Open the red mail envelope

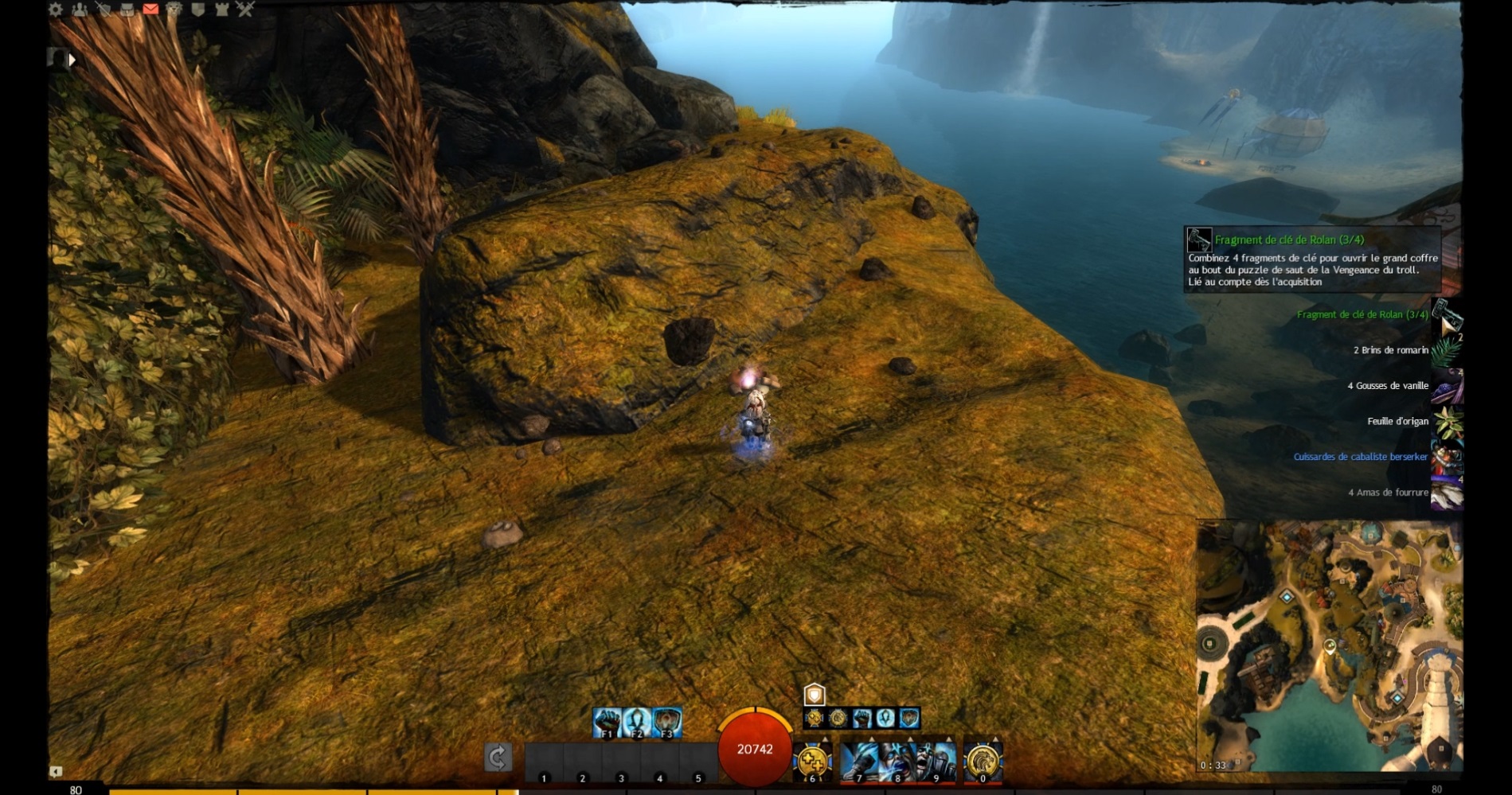(150, 10)
